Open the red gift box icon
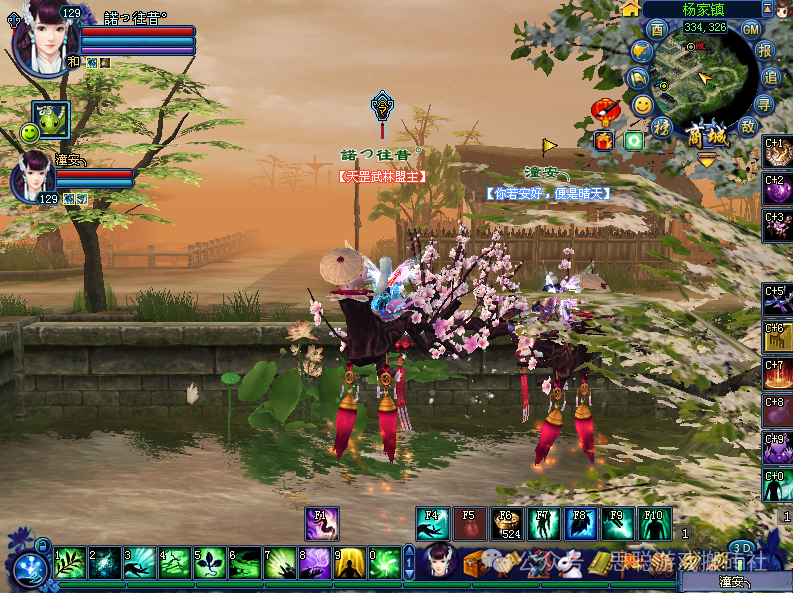 coord(605,140)
